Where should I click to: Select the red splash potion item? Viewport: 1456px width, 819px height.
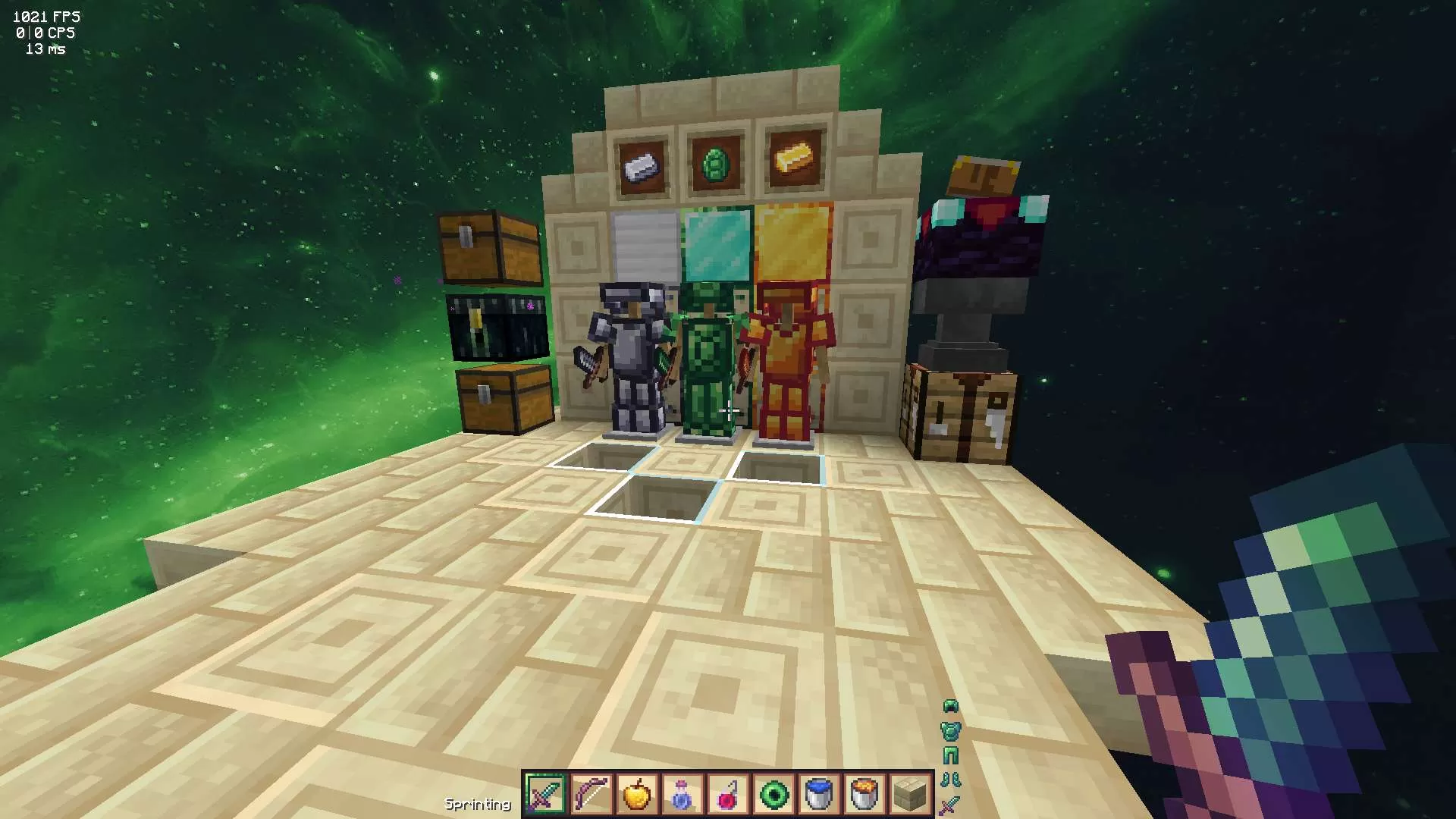coord(730,793)
